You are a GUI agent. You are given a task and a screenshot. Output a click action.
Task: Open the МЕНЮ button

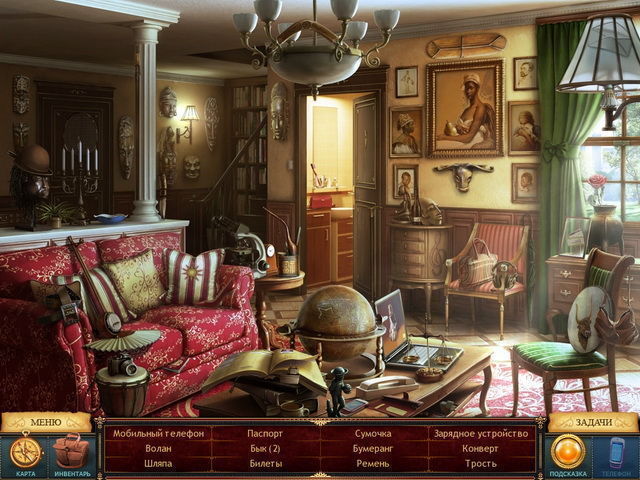click(46, 422)
